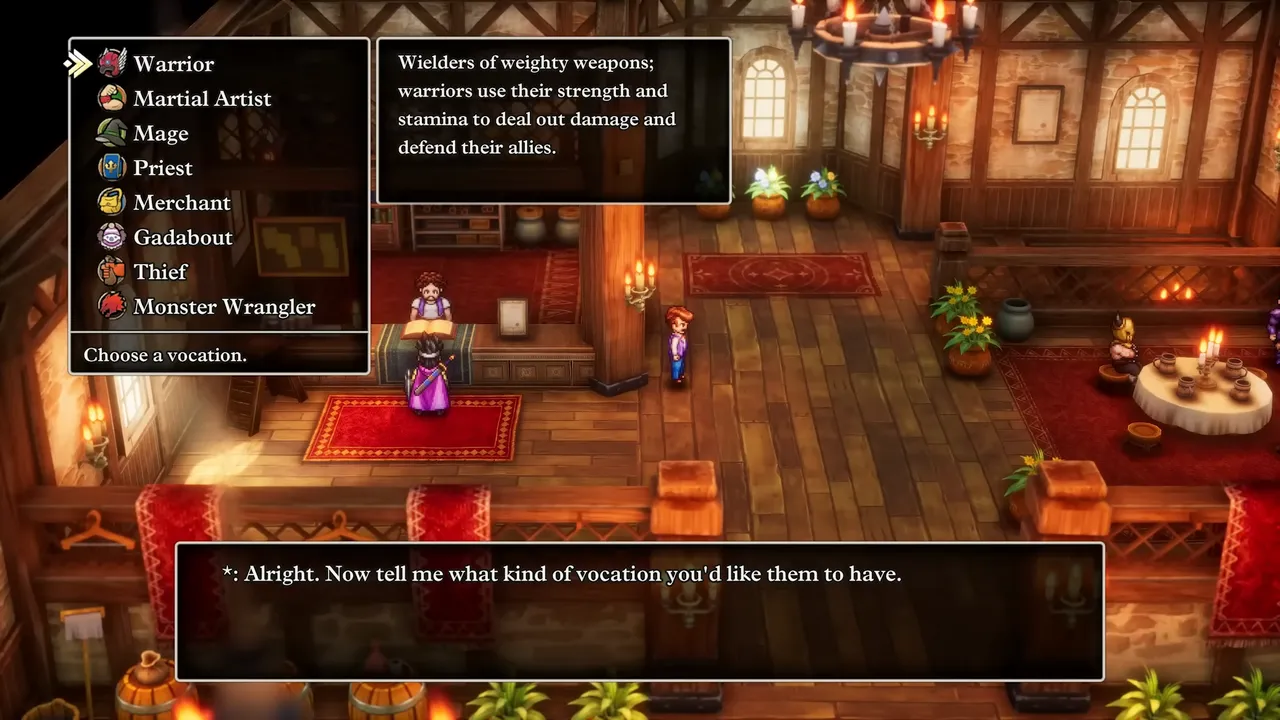The image size is (1280, 720).
Task: Pick the Thief vocation
Action: (160, 272)
